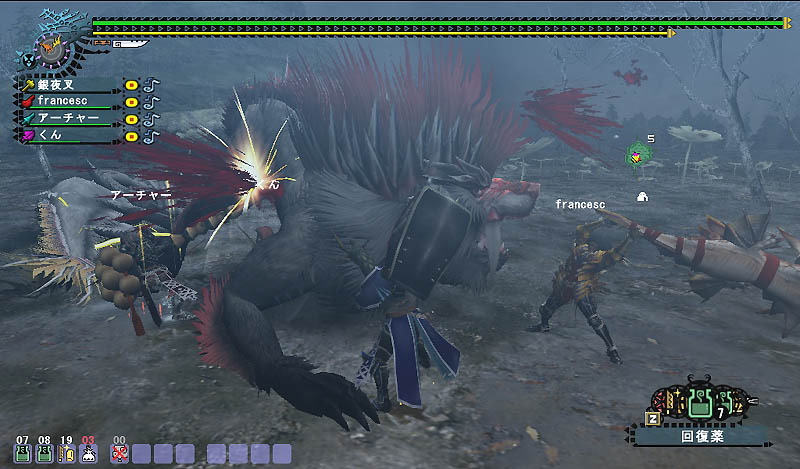Select the crossed-out red X slot
This screenshot has height=469, width=800.
(x=120, y=453)
